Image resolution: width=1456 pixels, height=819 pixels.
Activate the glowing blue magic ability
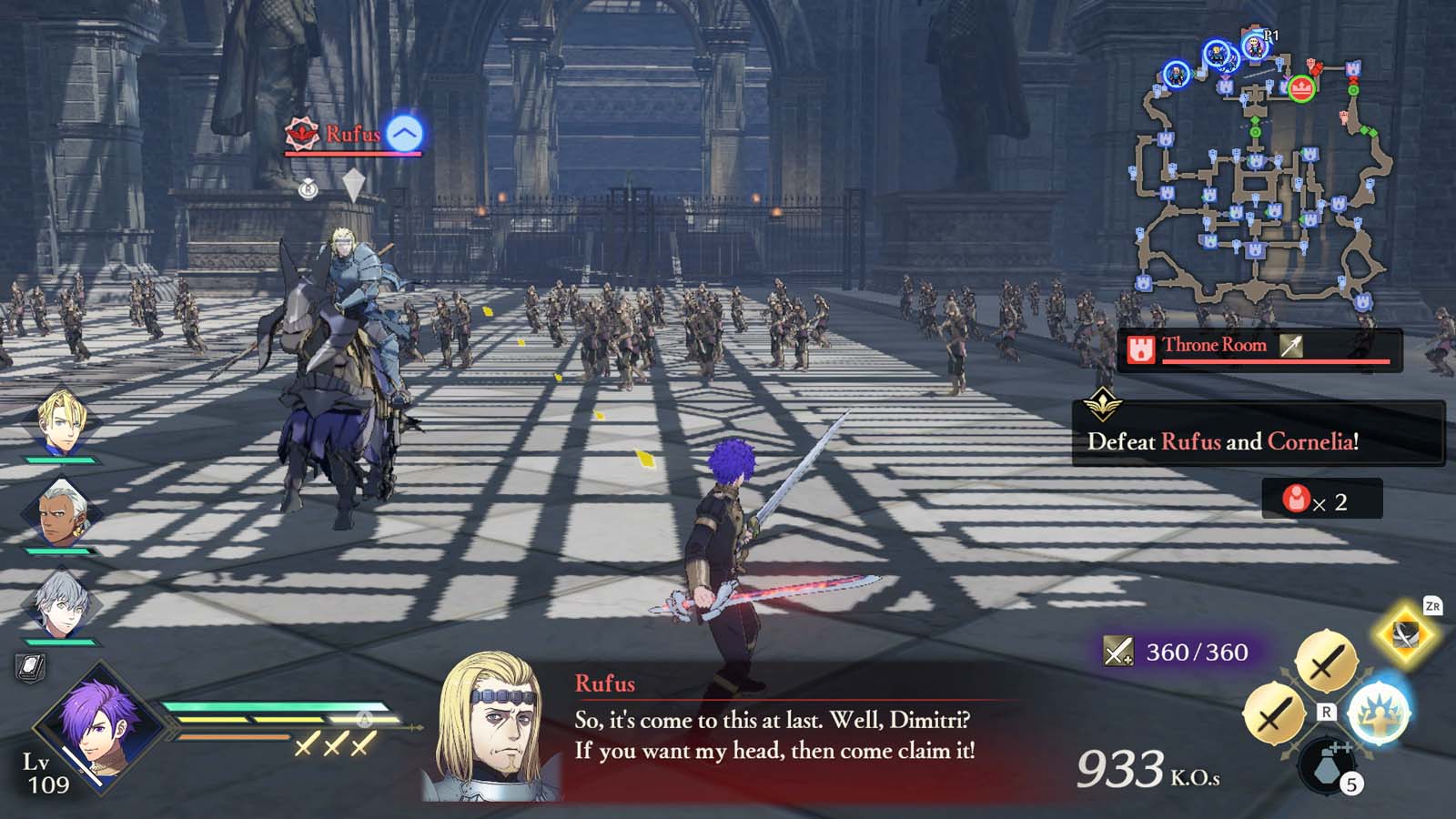pos(1378,713)
